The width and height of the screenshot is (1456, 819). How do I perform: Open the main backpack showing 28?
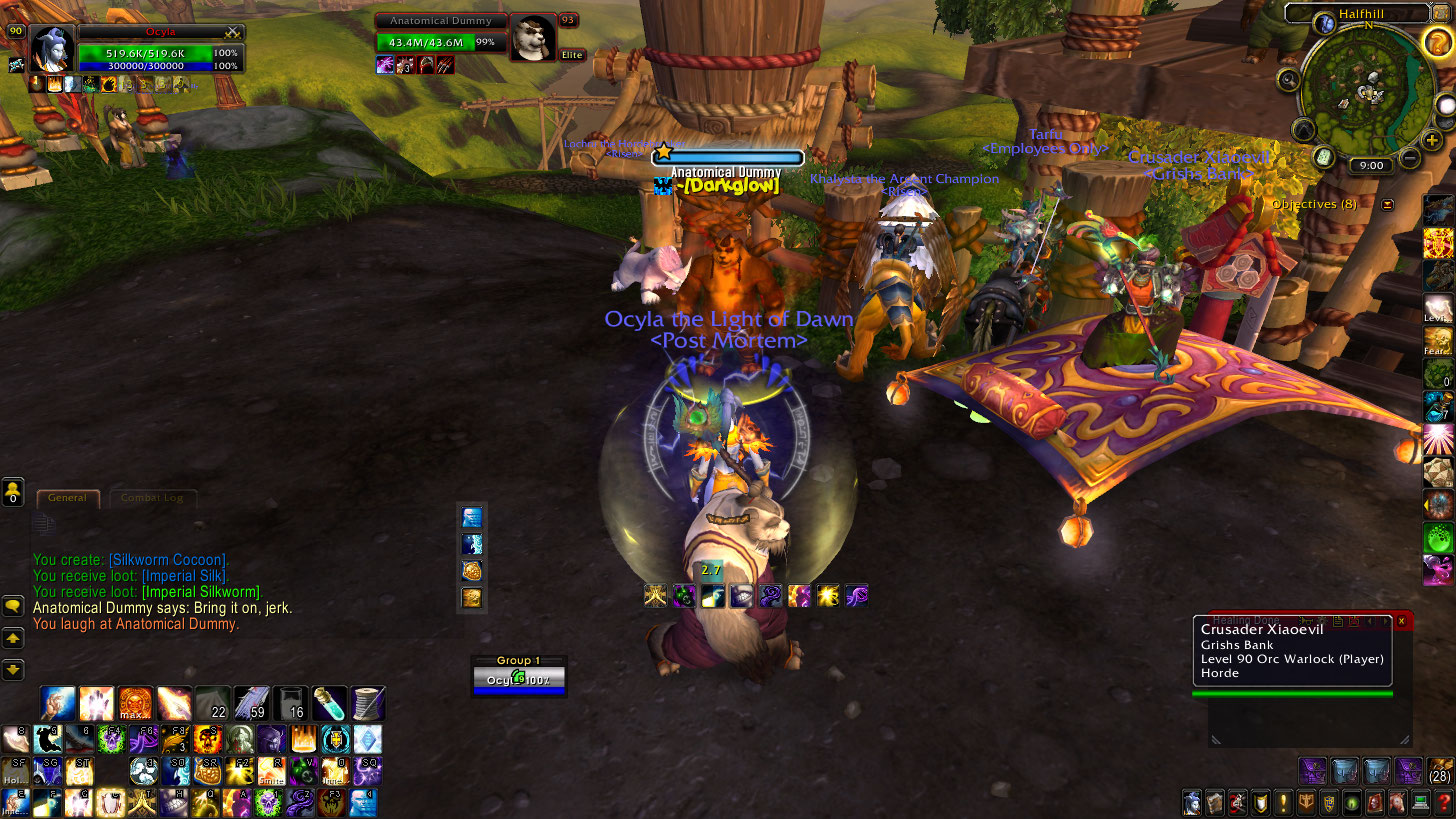point(1440,770)
